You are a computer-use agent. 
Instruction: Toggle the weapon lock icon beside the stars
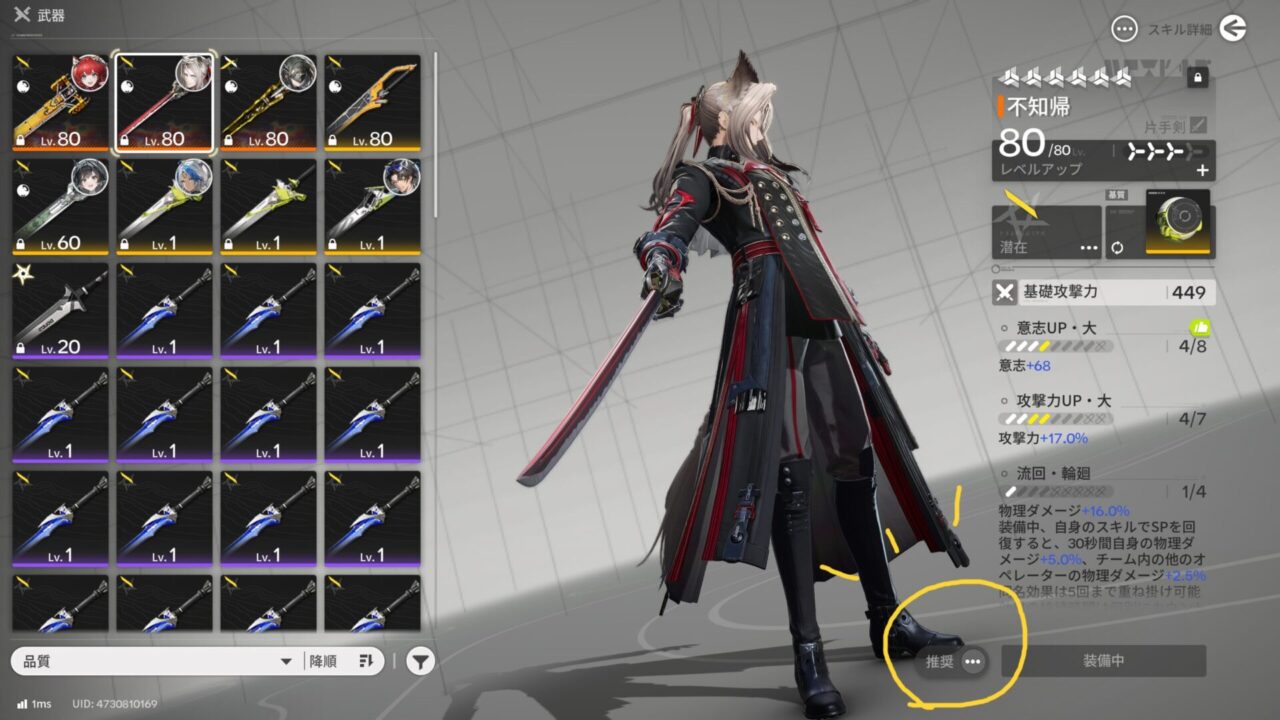pos(1197,77)
